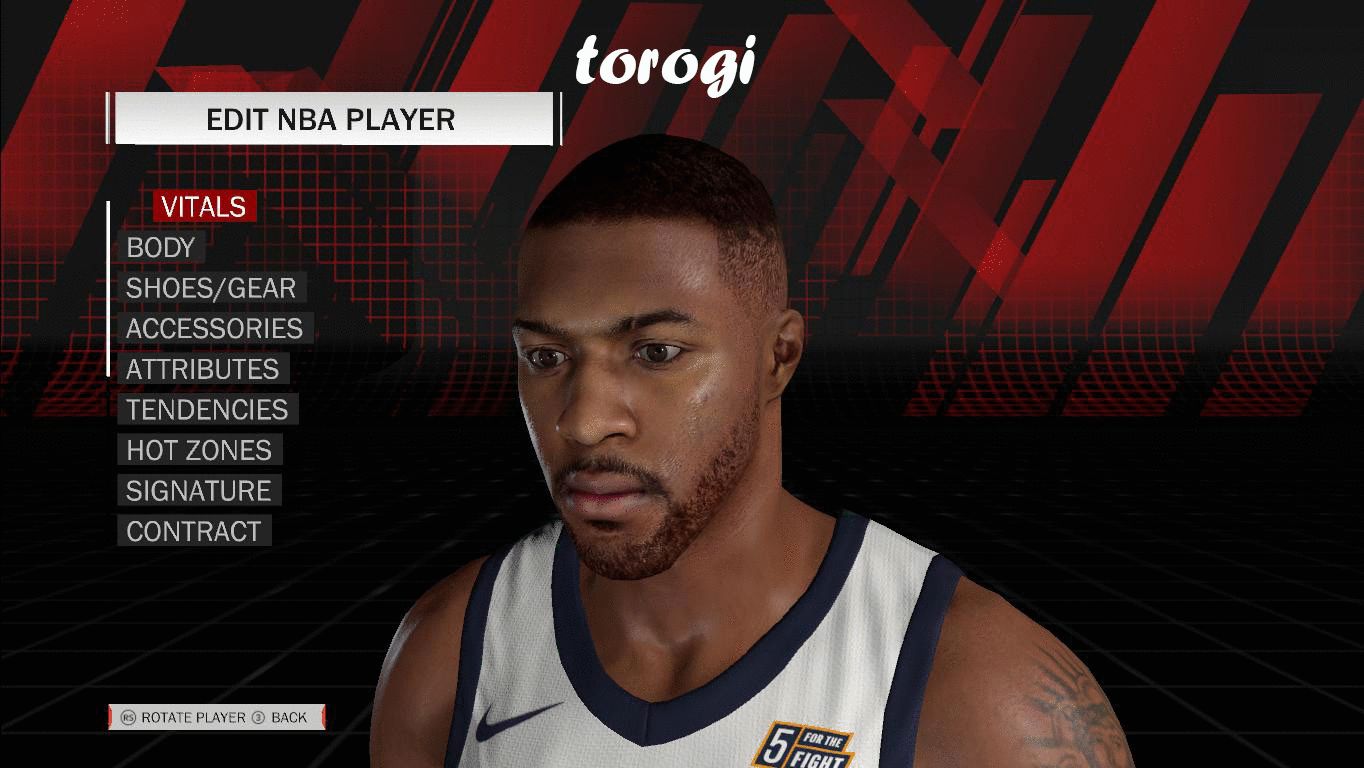Choose Shoes/Gear from the list

pyautogui.click(x=211, y=288)
